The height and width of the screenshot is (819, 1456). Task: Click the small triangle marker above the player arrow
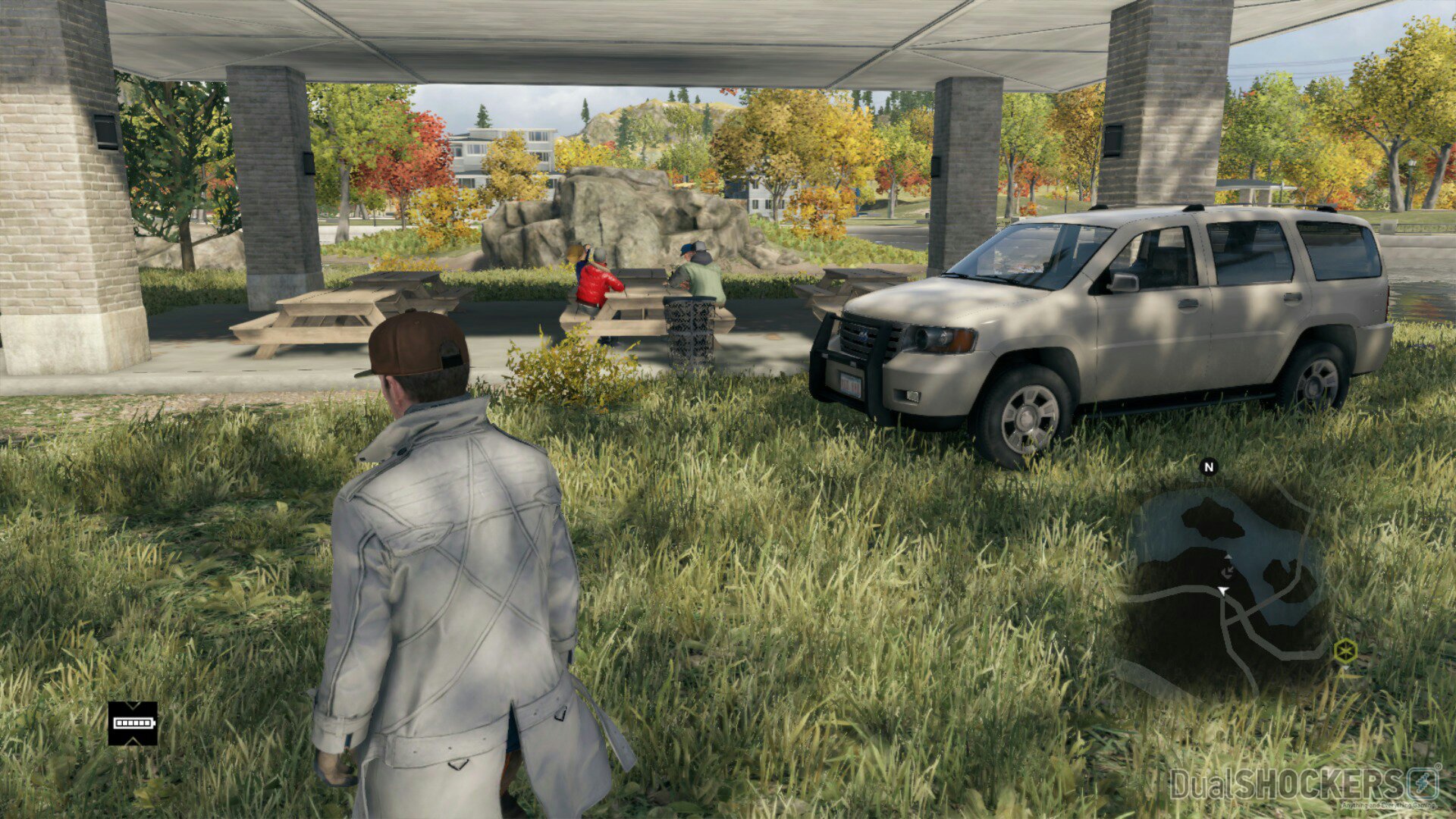1227,557
